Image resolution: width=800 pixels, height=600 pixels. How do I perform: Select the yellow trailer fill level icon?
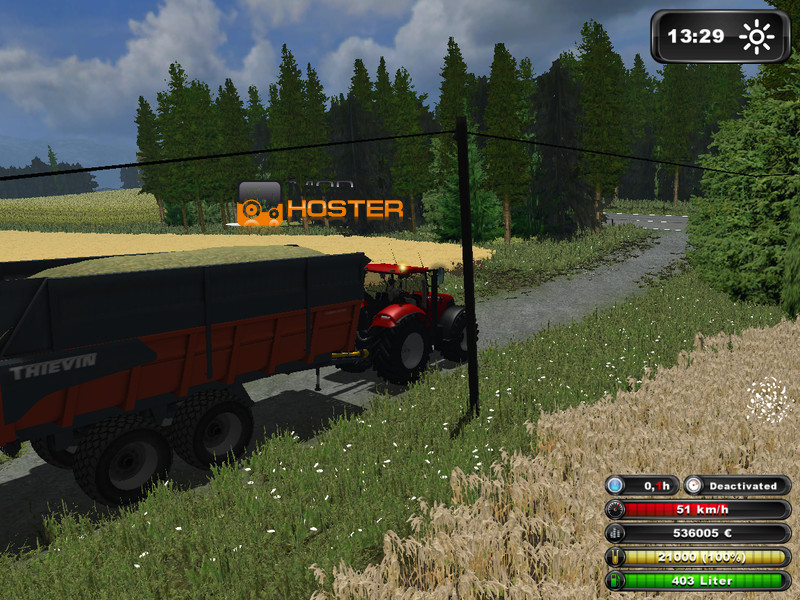point(615,557)
